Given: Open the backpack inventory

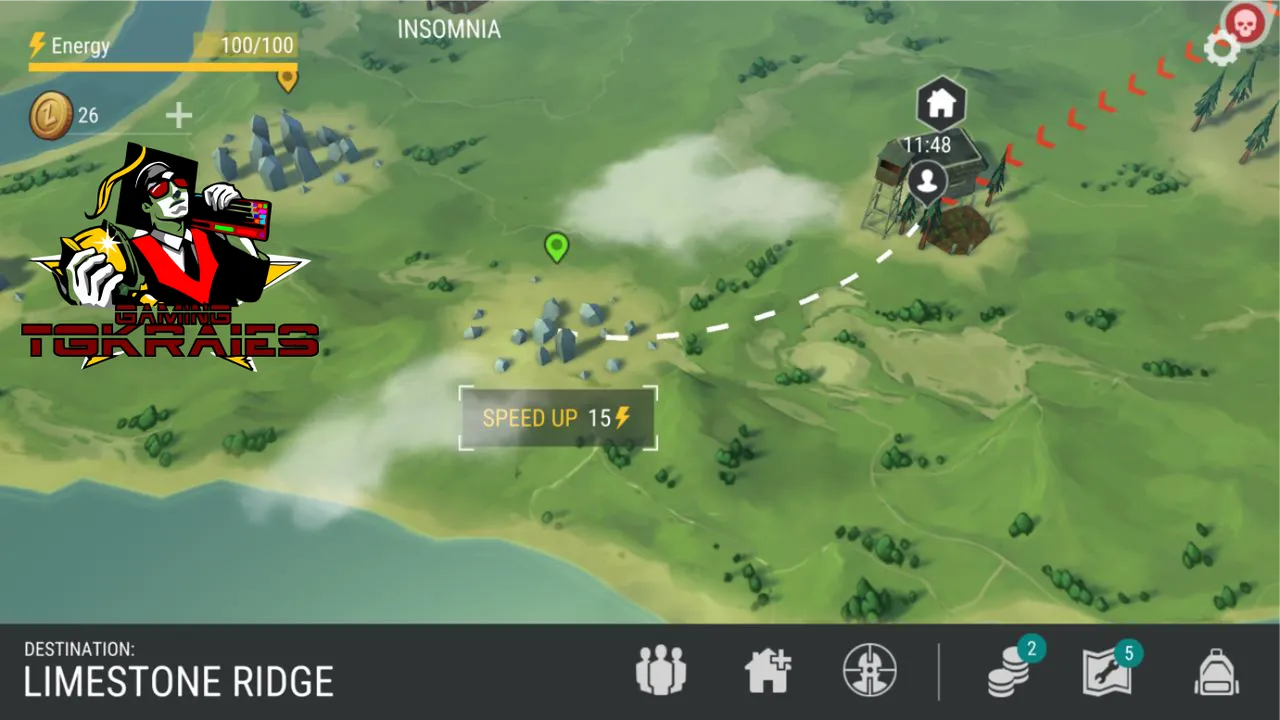Looking at the screenshot, I should pyautogui.click(x=1216, y=672).
